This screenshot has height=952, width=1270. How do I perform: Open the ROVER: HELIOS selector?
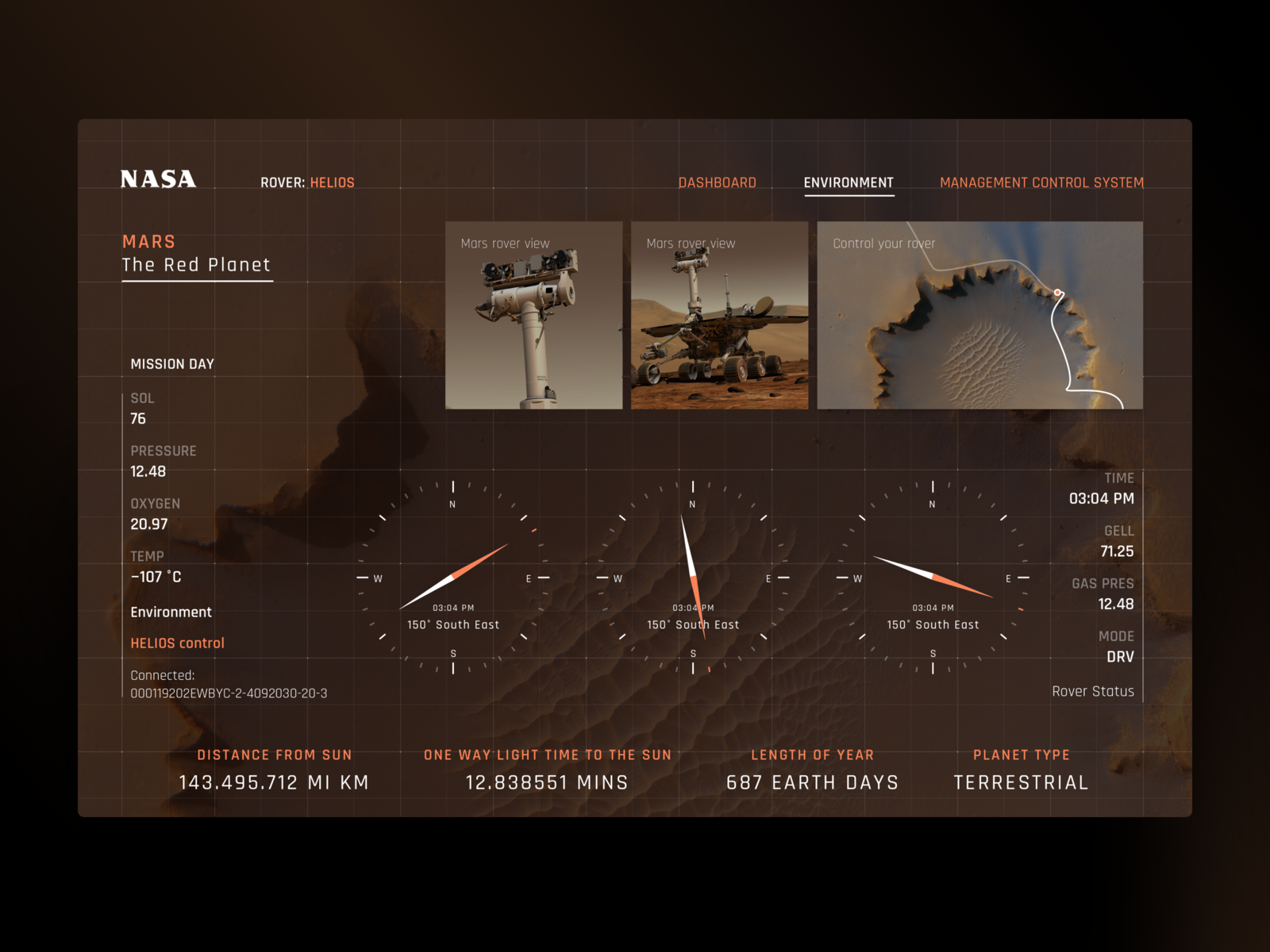coord(308,182)
